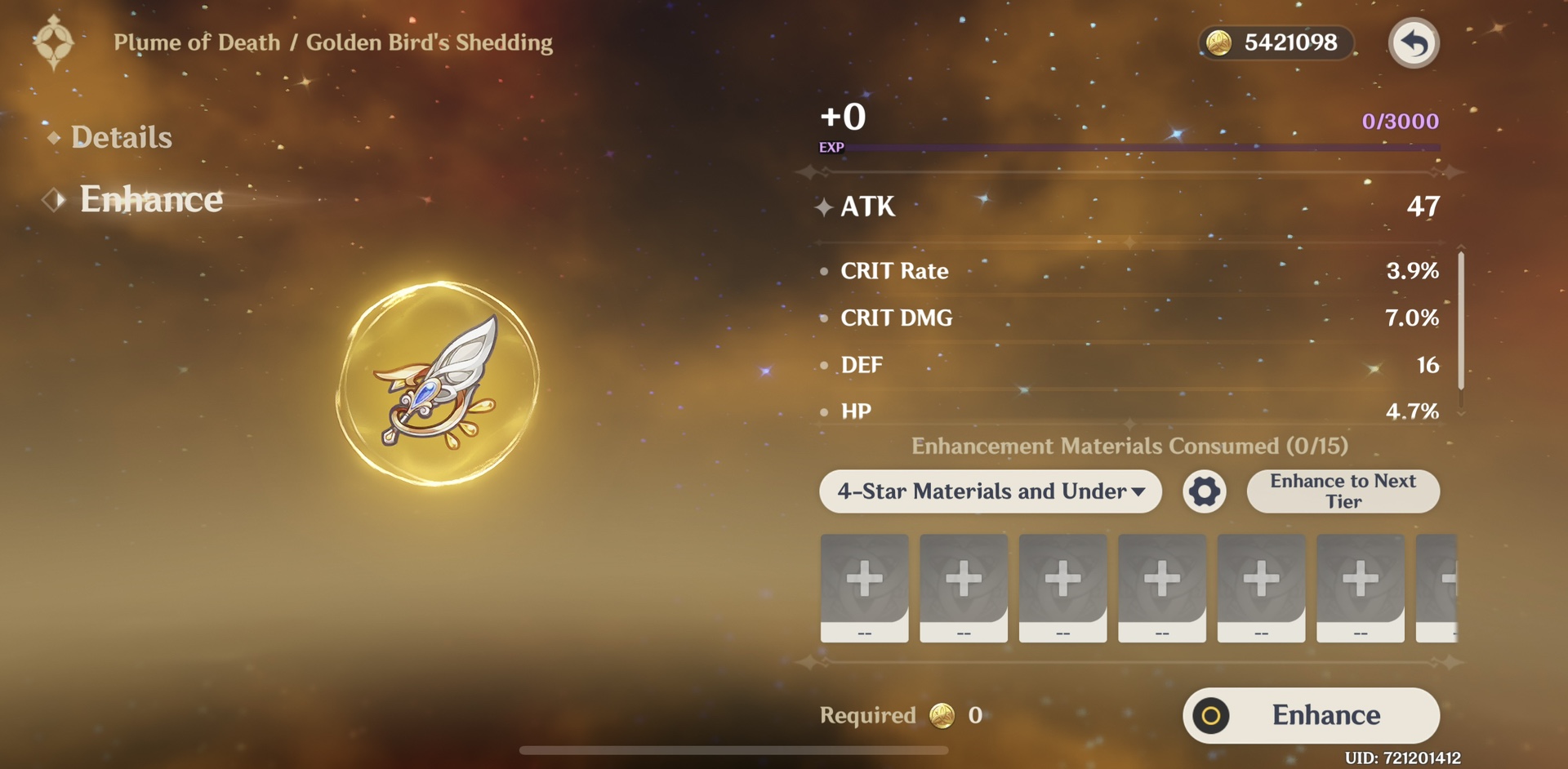The height and width of the screenshot is (769, 1568).
Task: Choose Enhance to Next Tier
Action: [x=1343, y=491]
